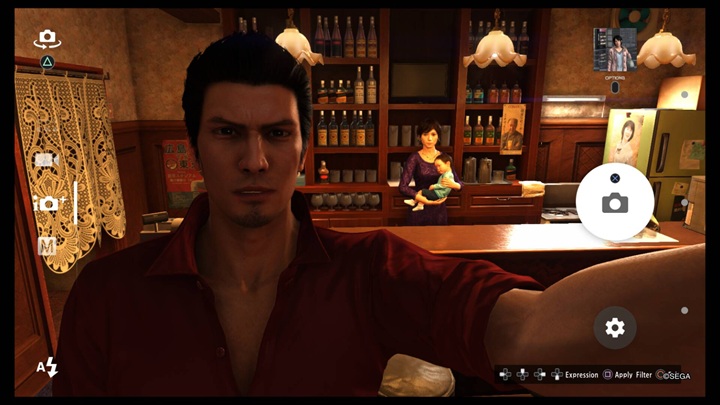Select the selfie photo mode icon
Image resolution: width=720 pixels, height=405 pixels.
pos(48,203)
